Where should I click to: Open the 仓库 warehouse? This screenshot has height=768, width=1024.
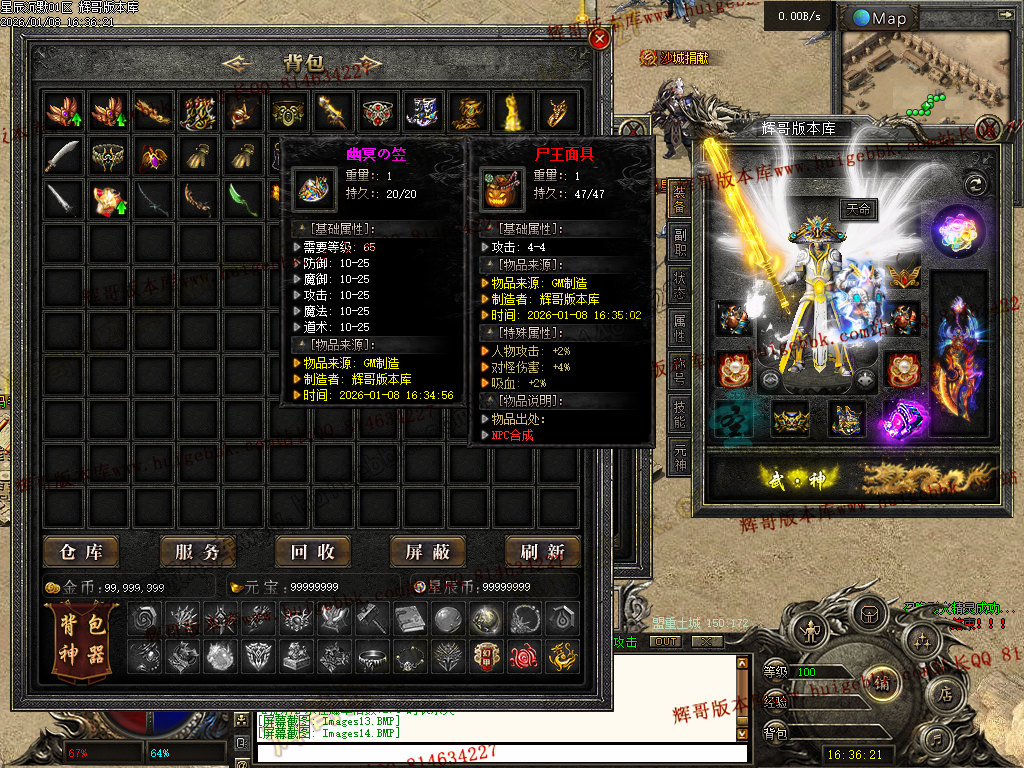pyautogui.click(x=81, y=551)
